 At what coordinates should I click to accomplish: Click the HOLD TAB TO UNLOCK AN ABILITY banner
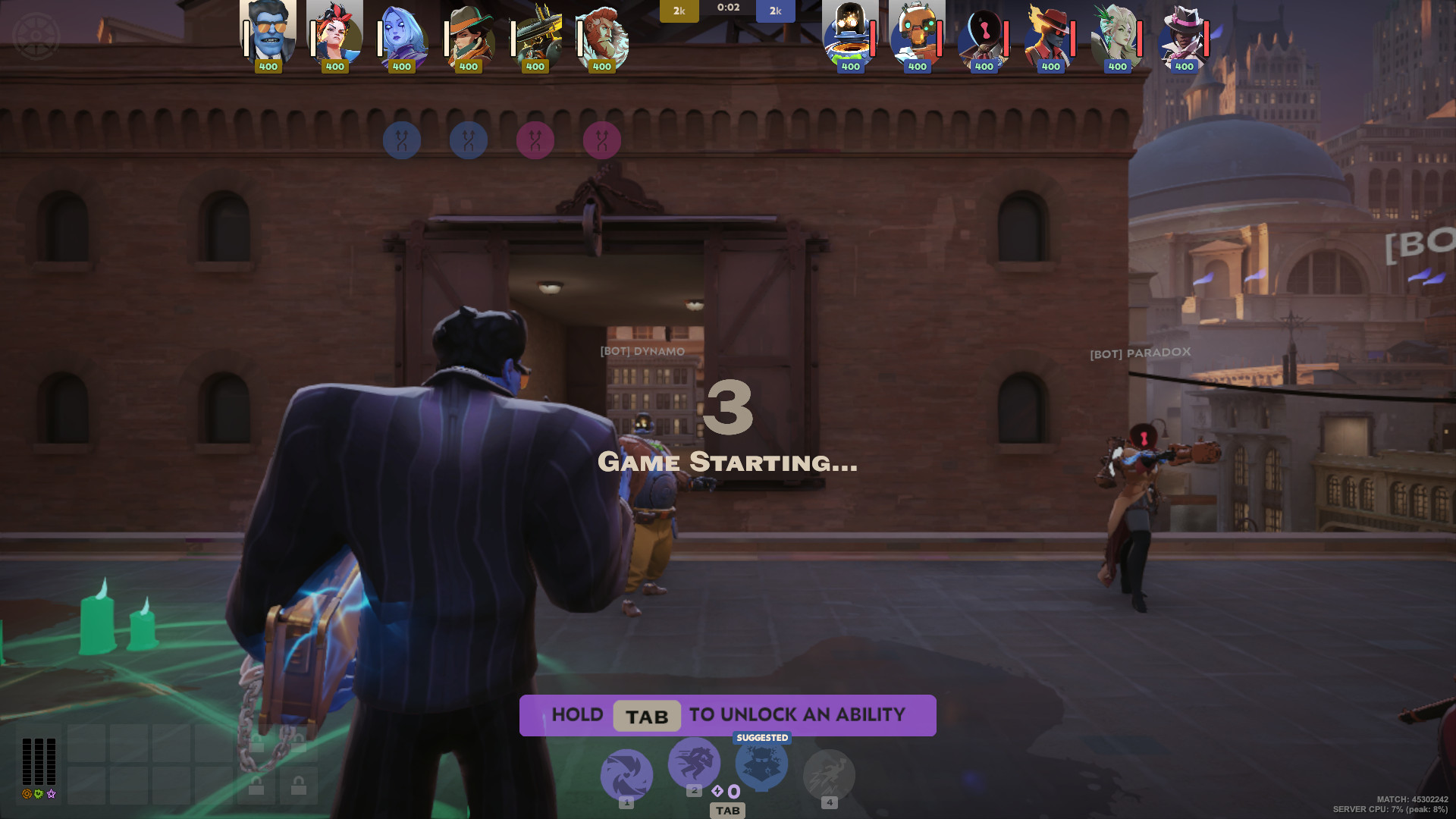[726, 714]
